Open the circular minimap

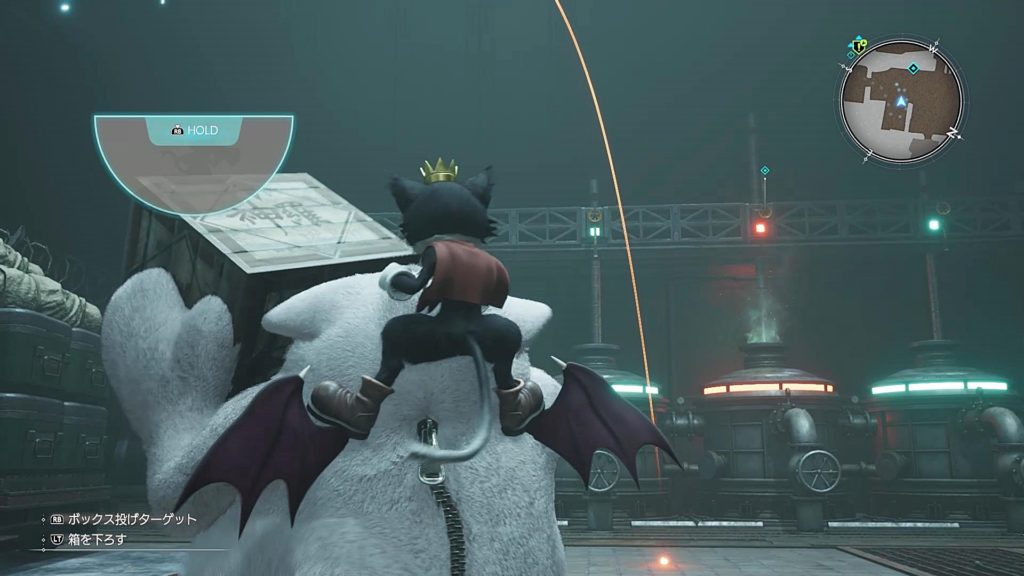900,100
